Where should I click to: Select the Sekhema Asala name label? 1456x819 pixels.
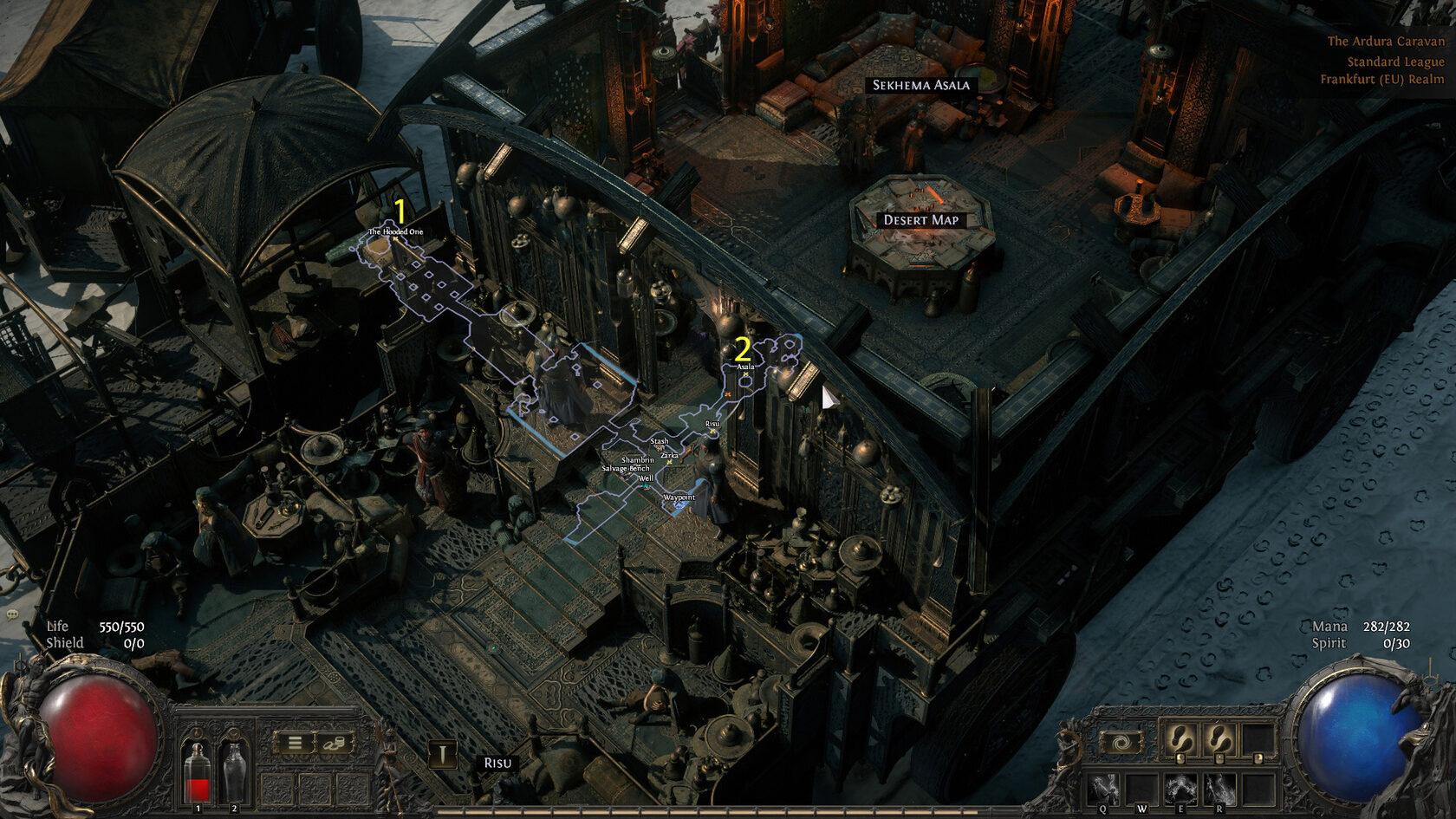point(920,85)
